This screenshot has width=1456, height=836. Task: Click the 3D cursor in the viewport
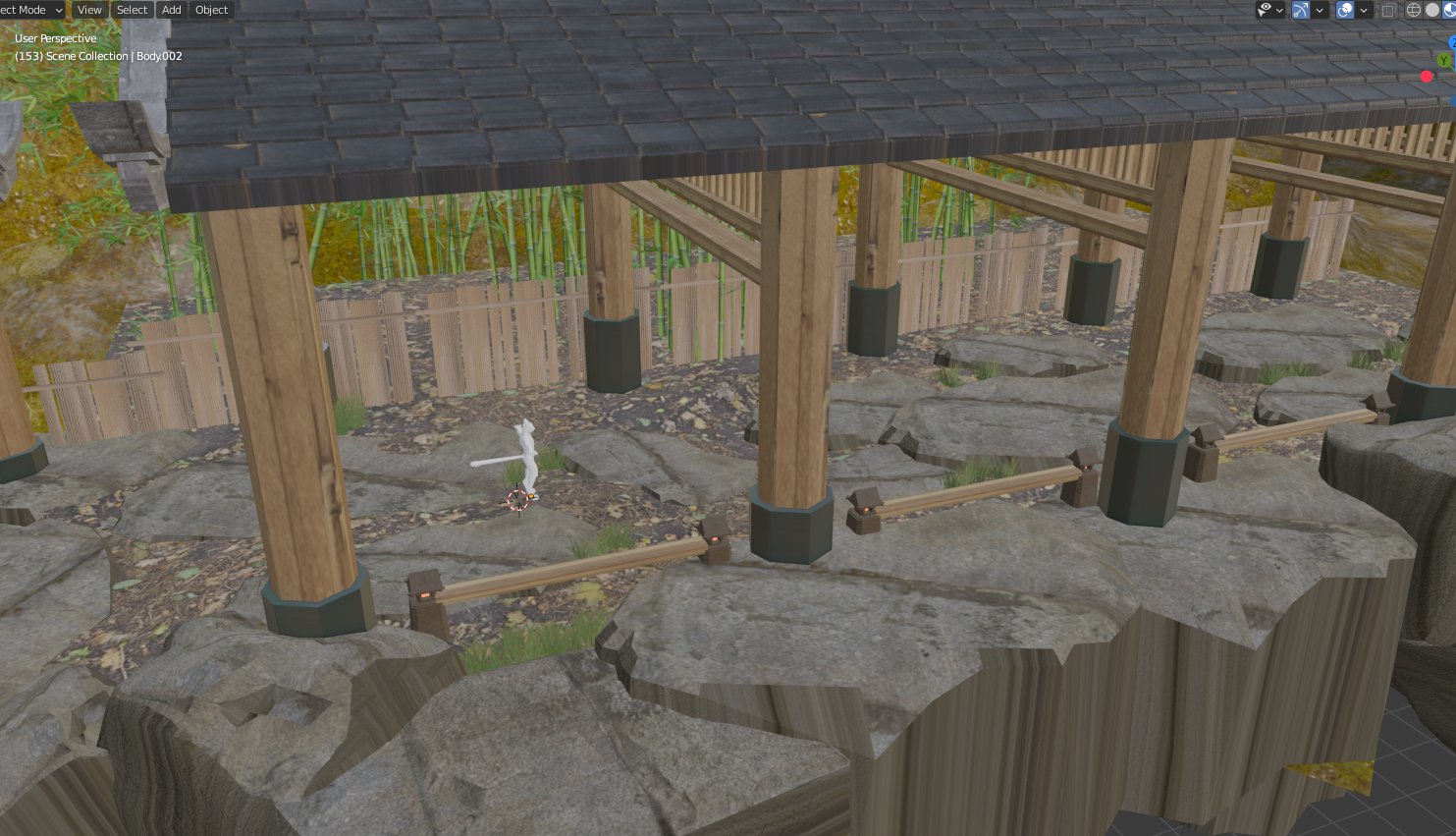coord(516,501)
